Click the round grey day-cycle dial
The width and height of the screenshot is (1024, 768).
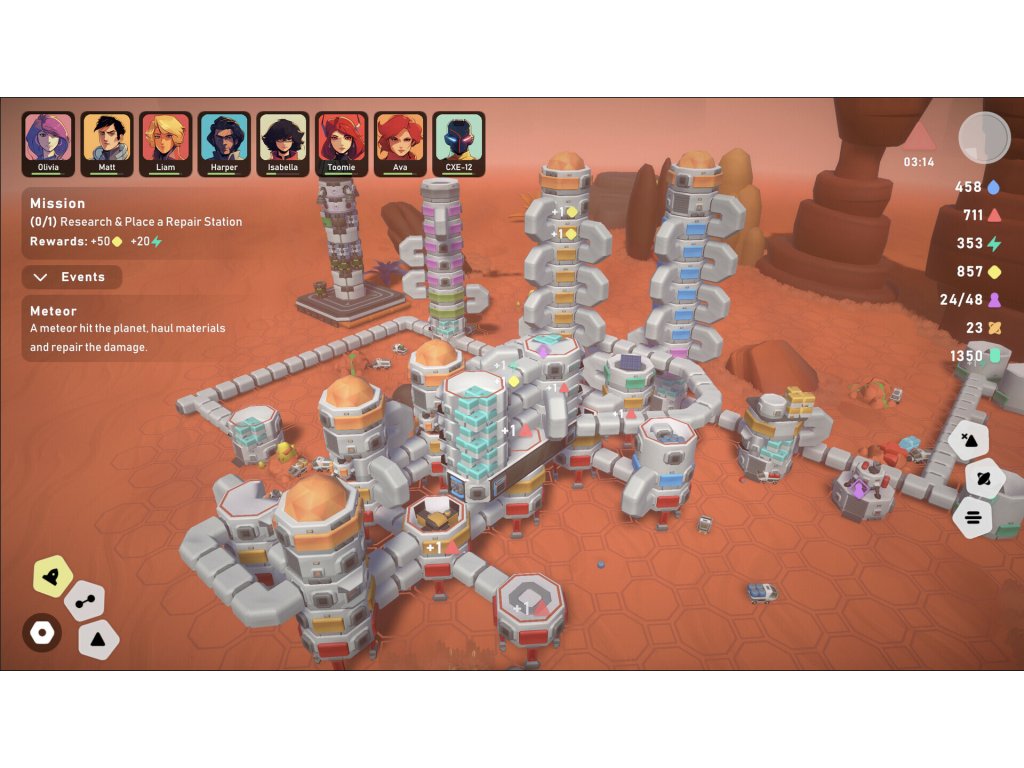[x=984, y=138]
